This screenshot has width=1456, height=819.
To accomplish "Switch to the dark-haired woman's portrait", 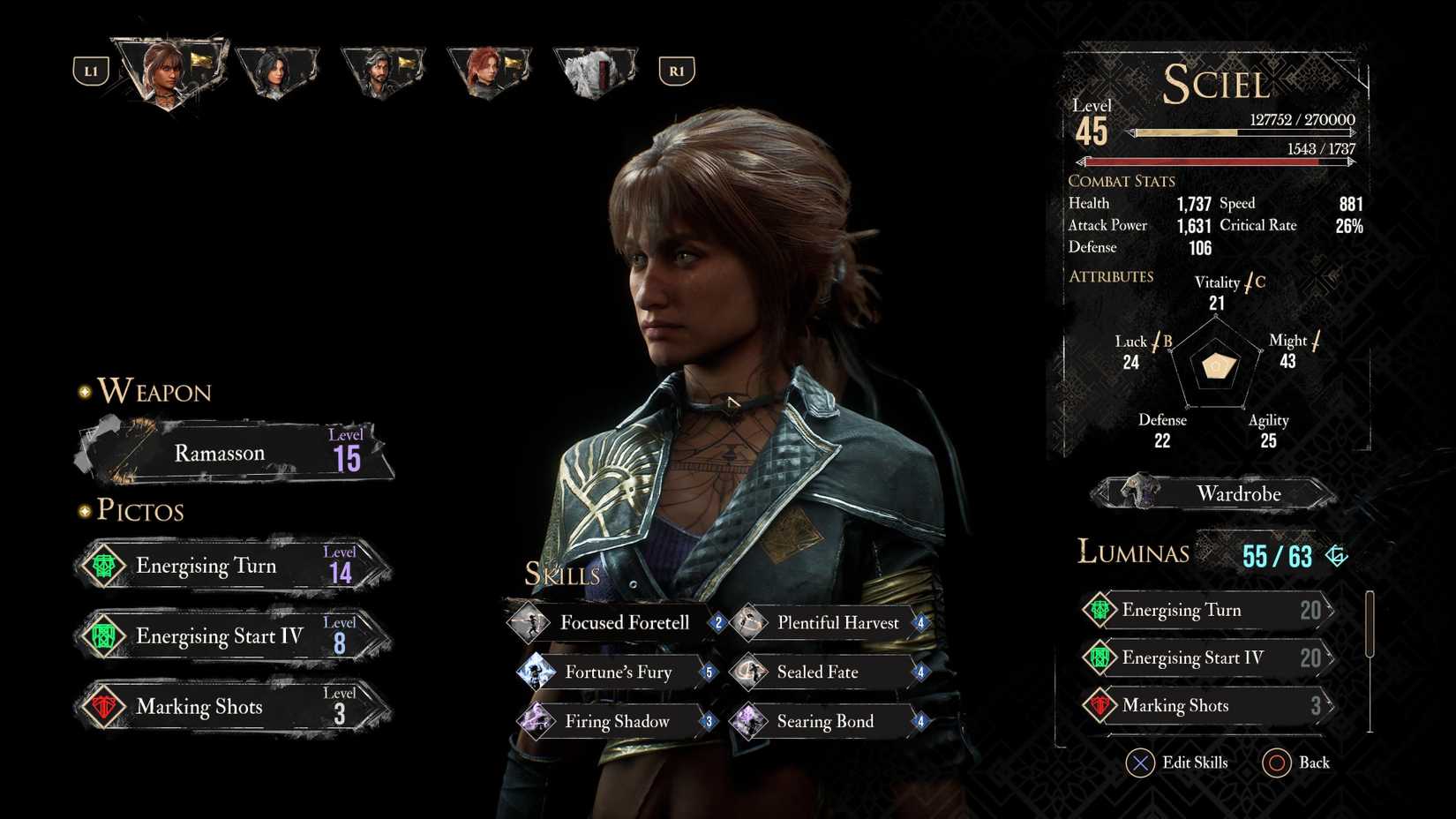I will point(275,72).
